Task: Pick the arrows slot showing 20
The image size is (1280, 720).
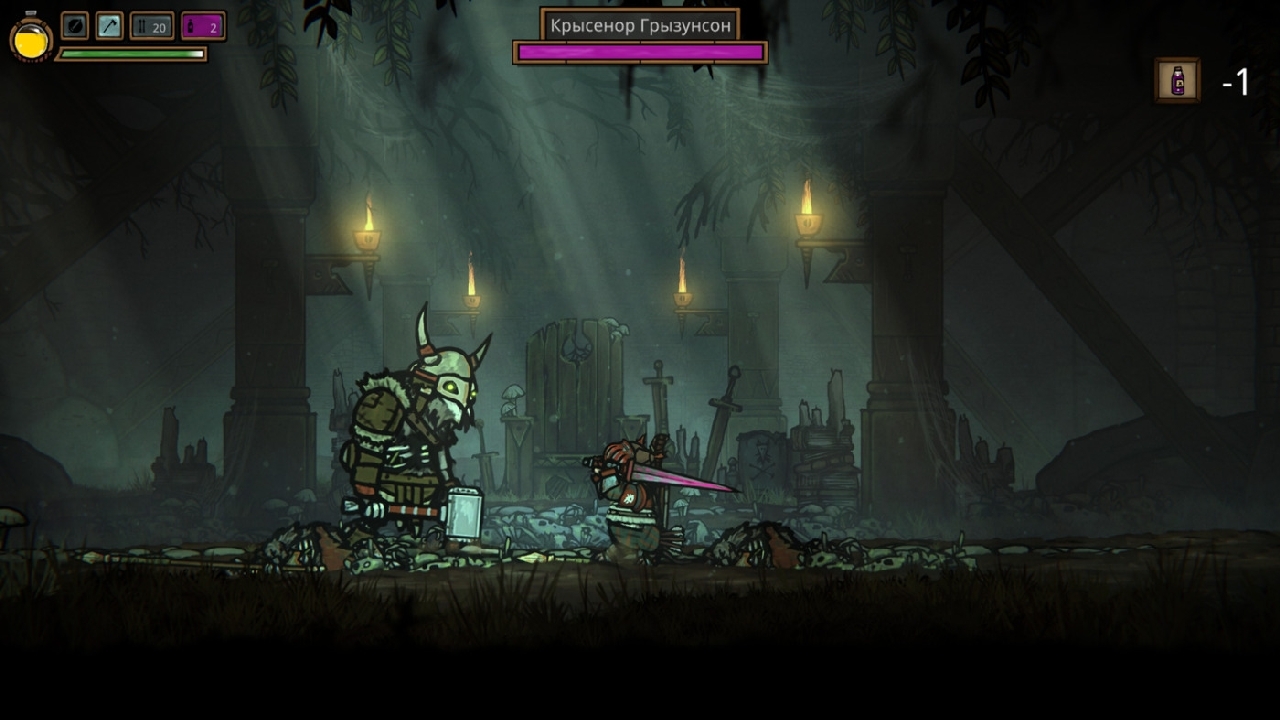Action: pyautogui.click(x=152, y=26)
